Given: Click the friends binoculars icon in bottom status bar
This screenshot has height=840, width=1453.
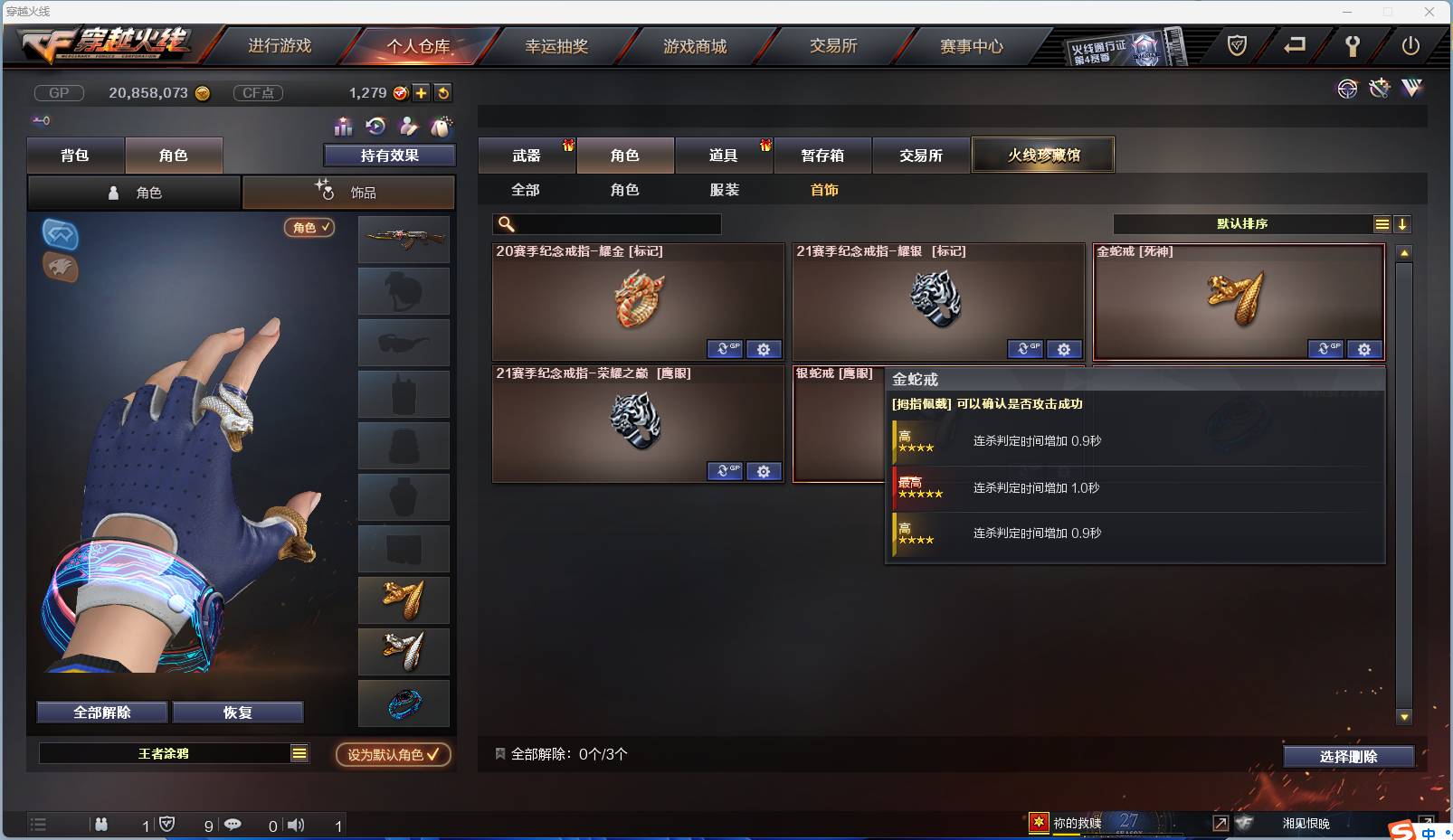Looking at the screenshot, I should point(101,825).
